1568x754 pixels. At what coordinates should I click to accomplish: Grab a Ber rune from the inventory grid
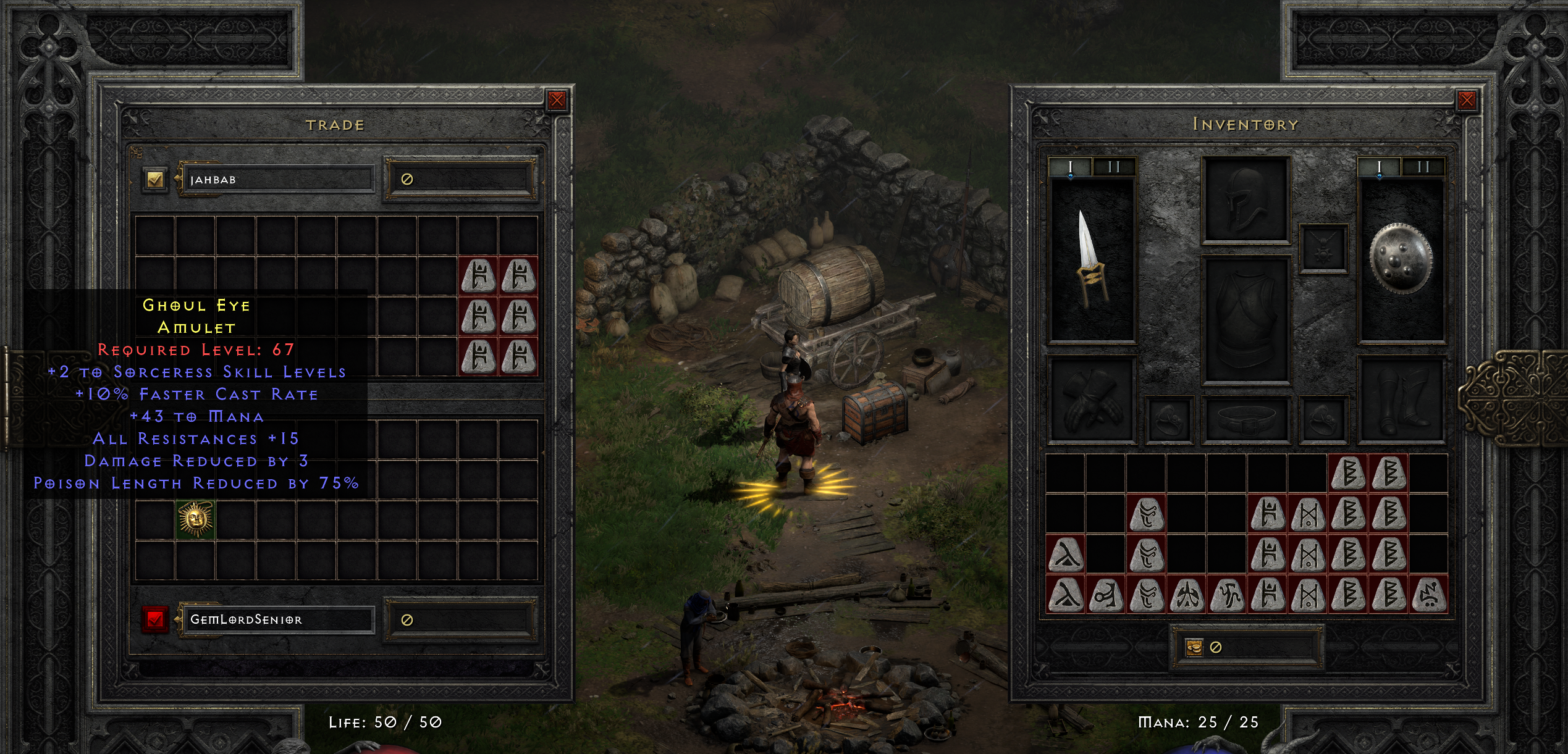tap(1349, 473)
